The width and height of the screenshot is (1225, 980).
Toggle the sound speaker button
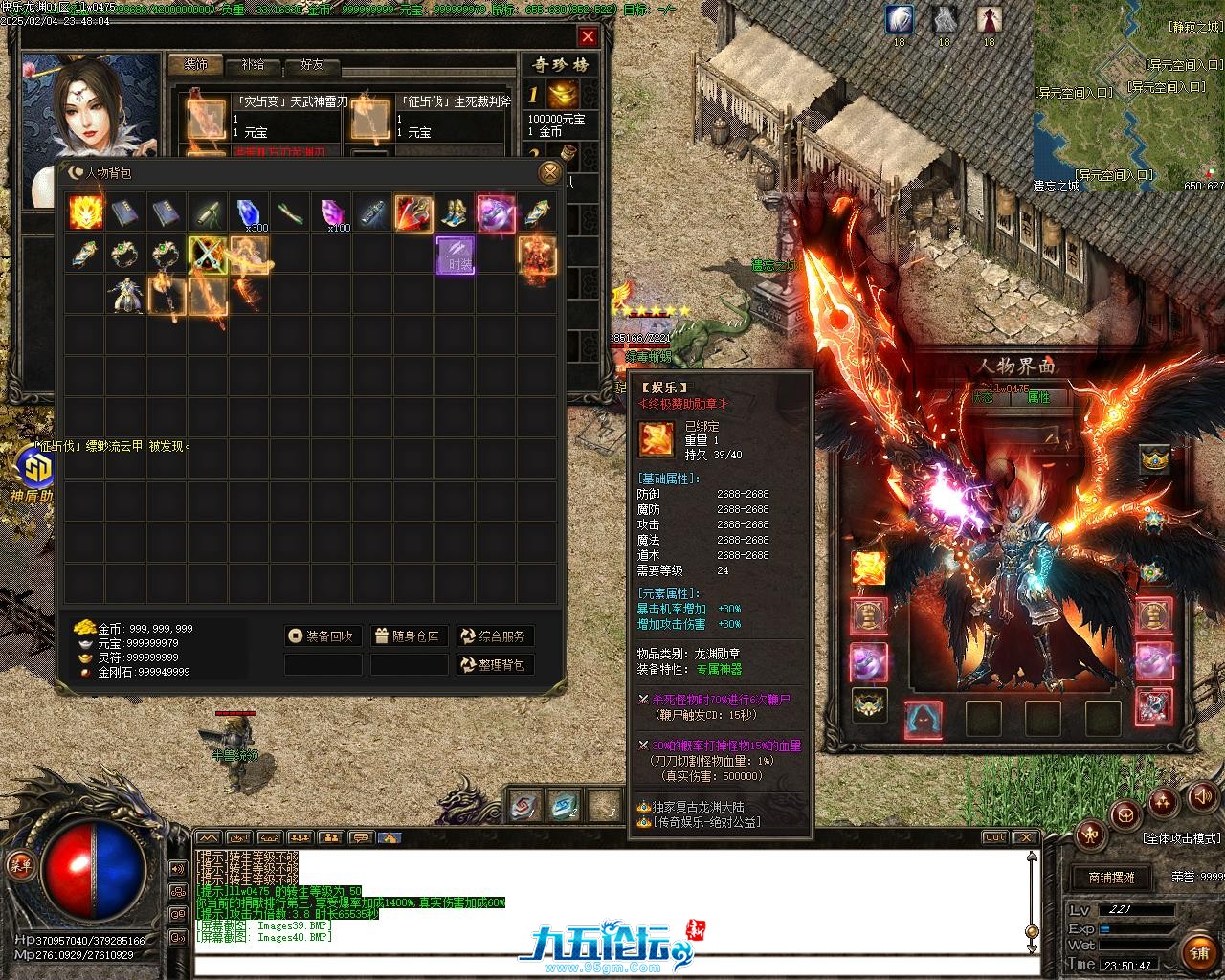[x=1202, y=797]
